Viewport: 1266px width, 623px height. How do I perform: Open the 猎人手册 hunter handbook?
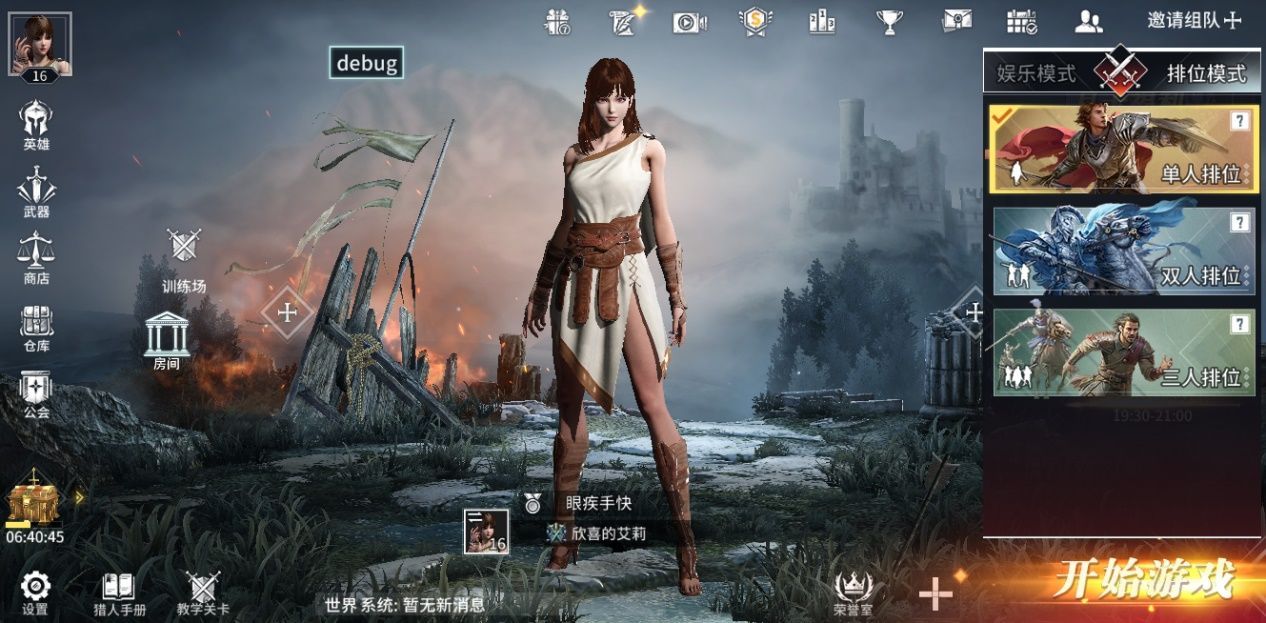coord(119,593)
